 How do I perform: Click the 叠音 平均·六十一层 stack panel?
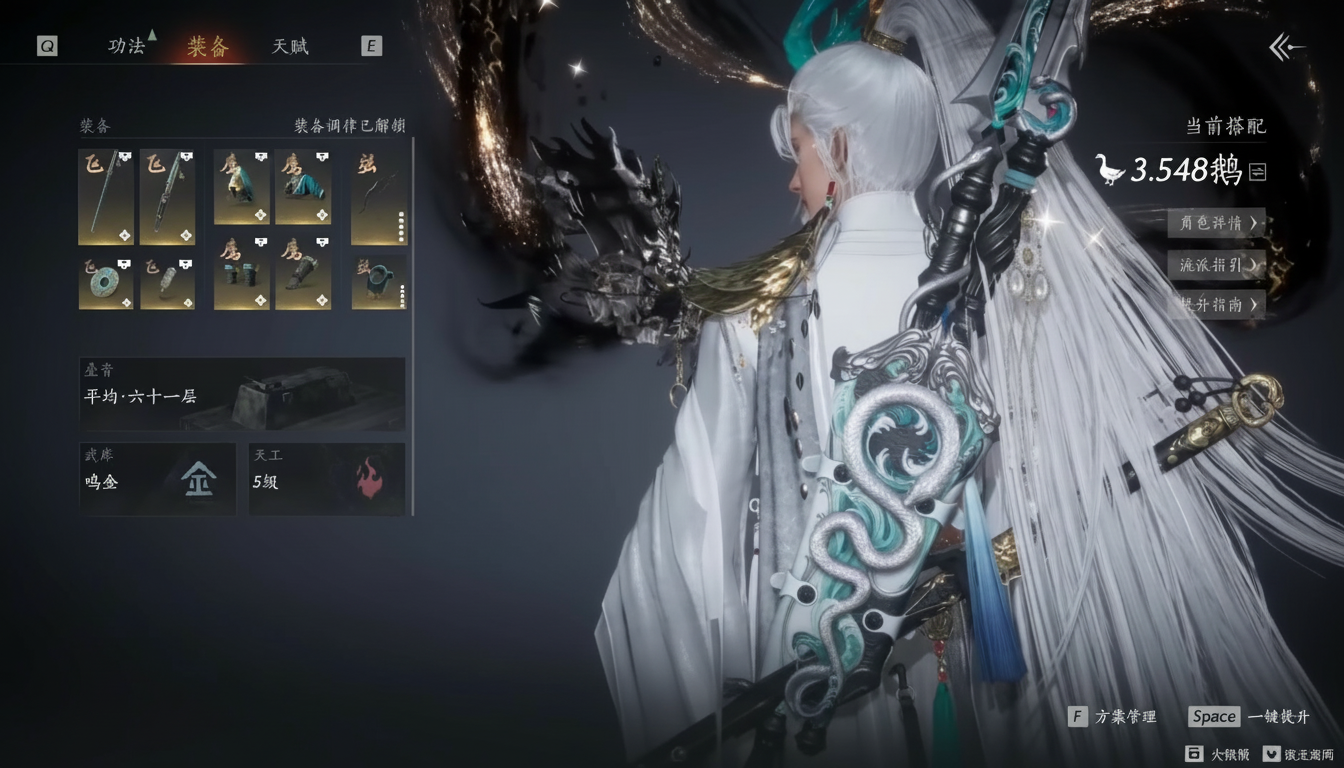[240, 394]
